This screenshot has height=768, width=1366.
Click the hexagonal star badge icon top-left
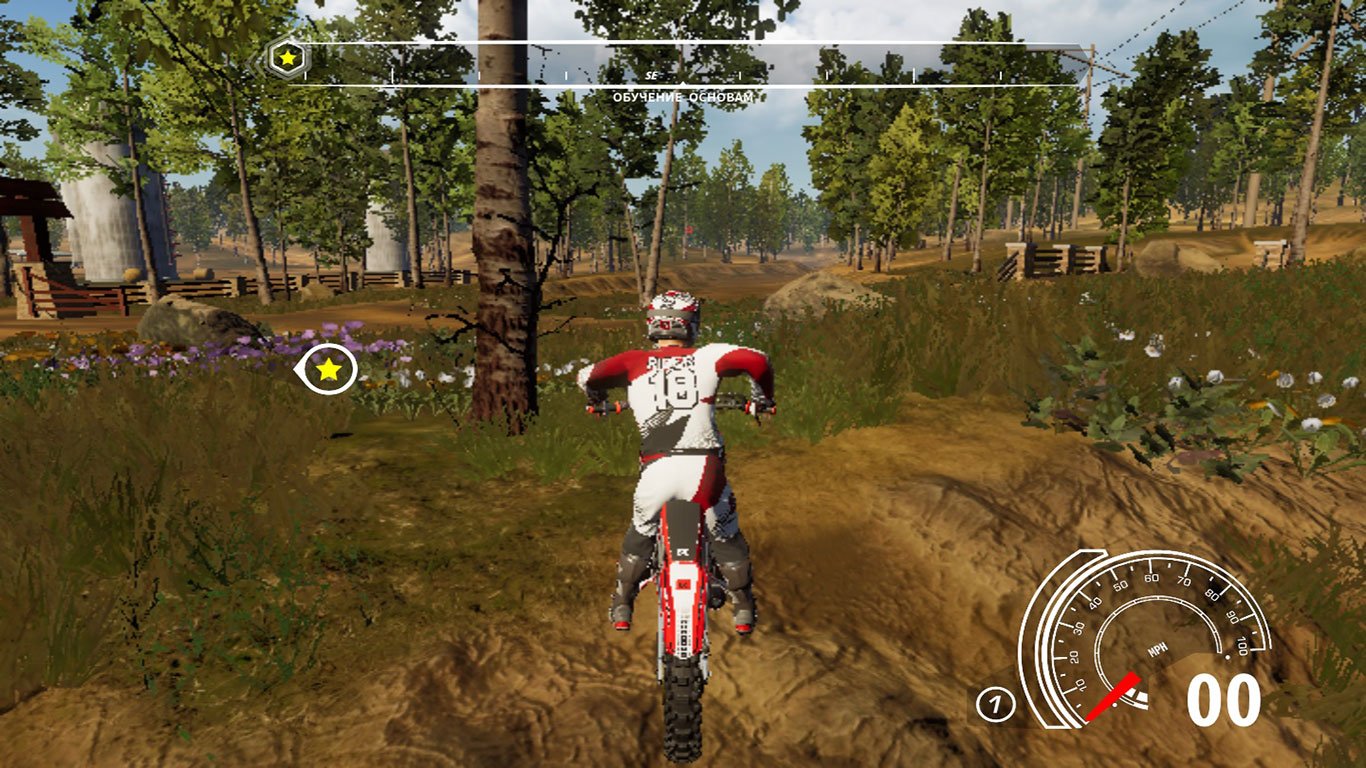pyautogui.click(x=285, y=59)
